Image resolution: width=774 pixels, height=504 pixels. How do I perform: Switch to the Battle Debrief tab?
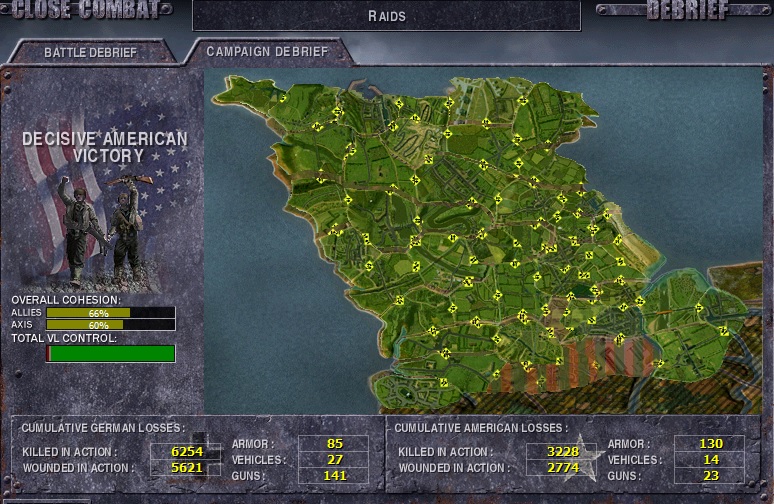click(90, 51)
